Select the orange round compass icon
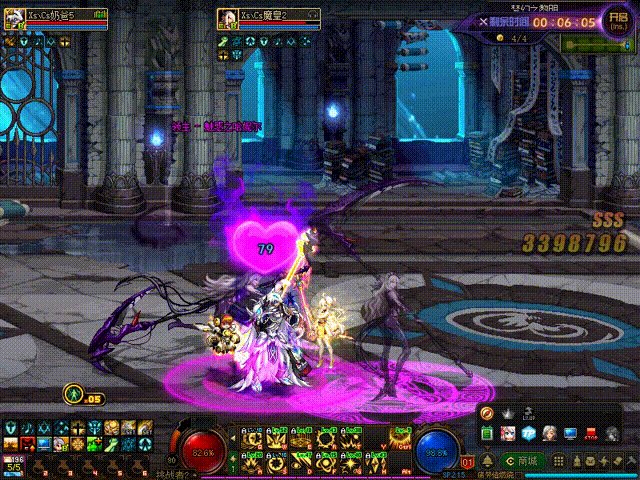This screenshot has width=640, height=480. pos(488,412)
